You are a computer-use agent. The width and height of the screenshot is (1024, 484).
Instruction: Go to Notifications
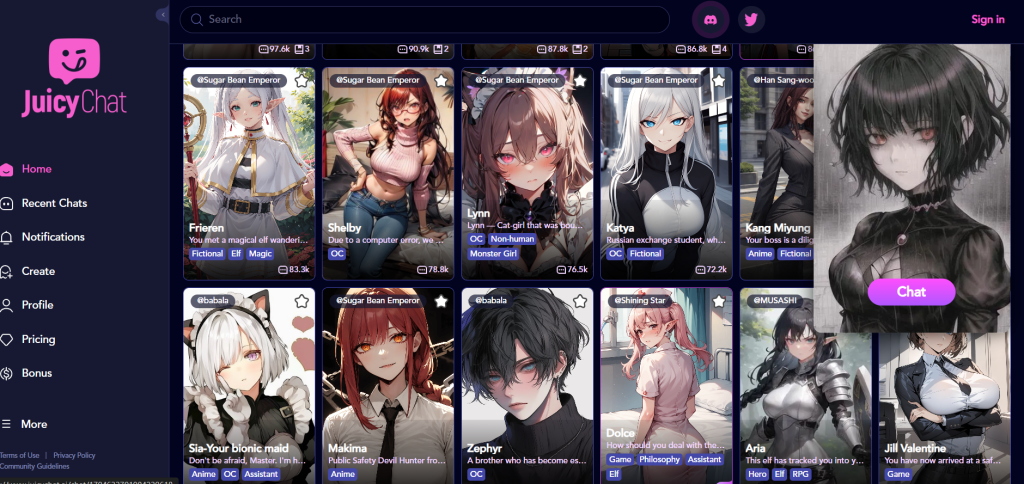click(53, 237)
